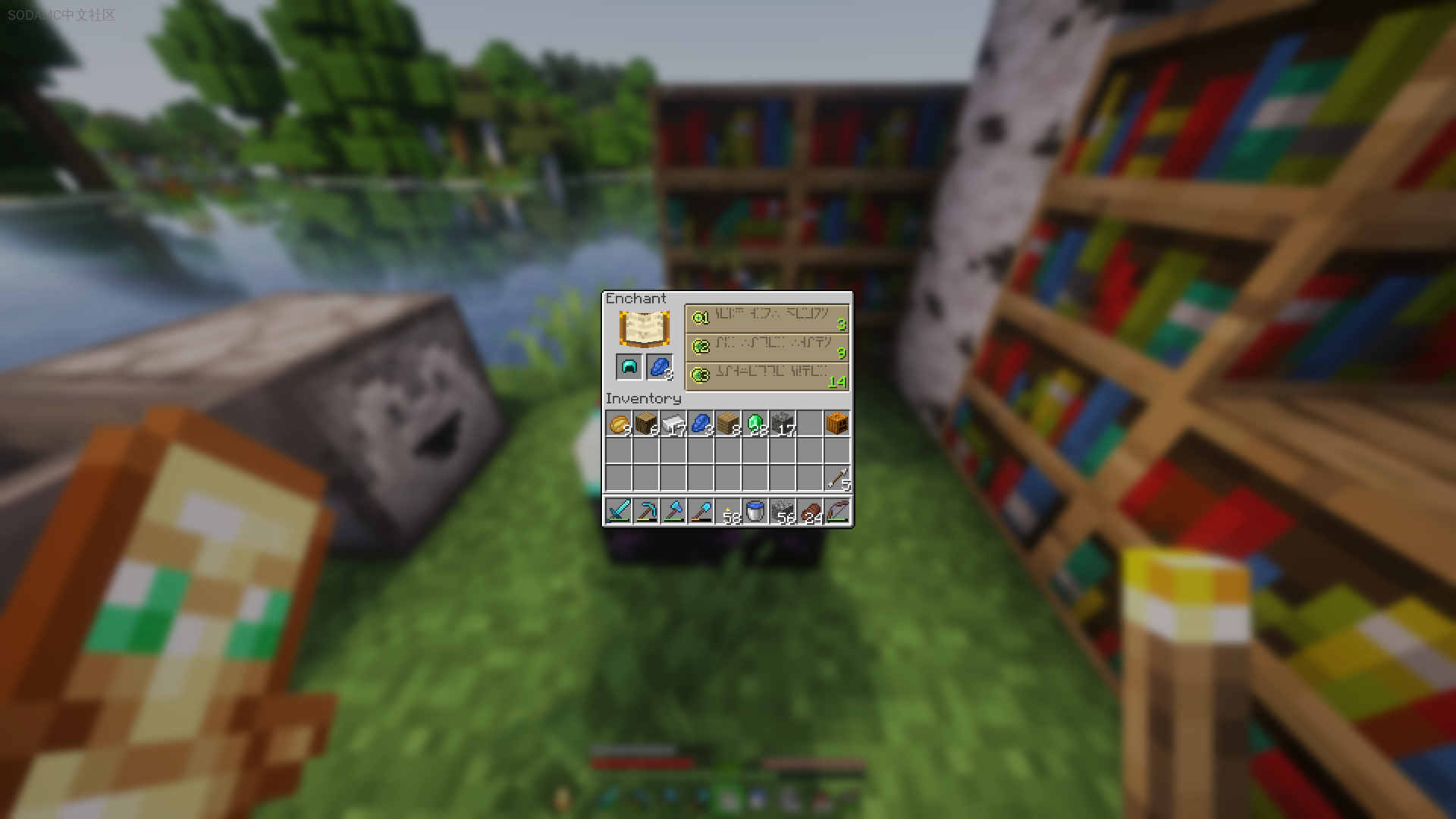Screen dimensions: 1456x819
Task: Pick up the diamond axe
Action: [673, 511]
